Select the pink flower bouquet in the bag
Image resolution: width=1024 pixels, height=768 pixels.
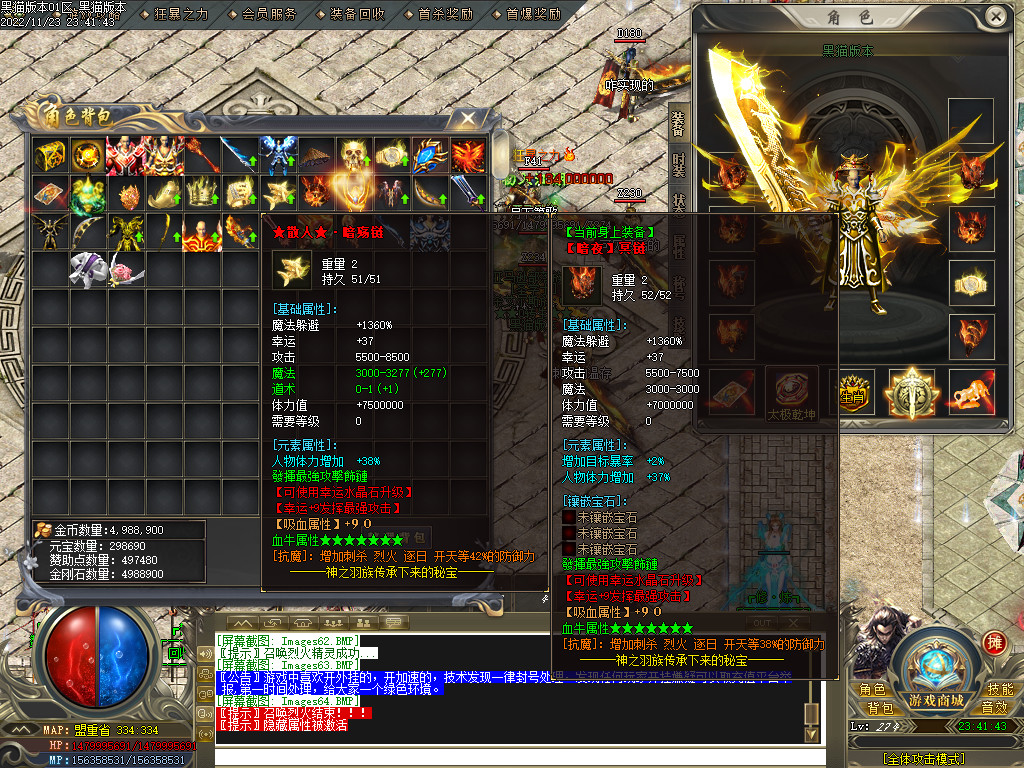[126, 268]
